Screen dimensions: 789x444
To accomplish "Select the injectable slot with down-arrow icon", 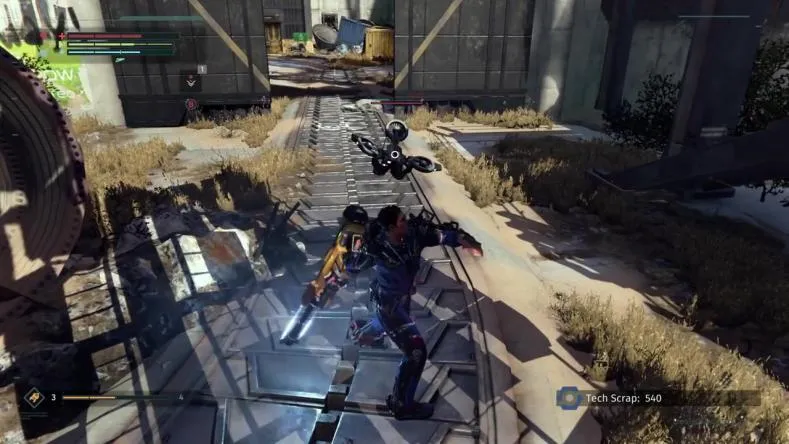I will pyautogui.click(x=191, y=81).
